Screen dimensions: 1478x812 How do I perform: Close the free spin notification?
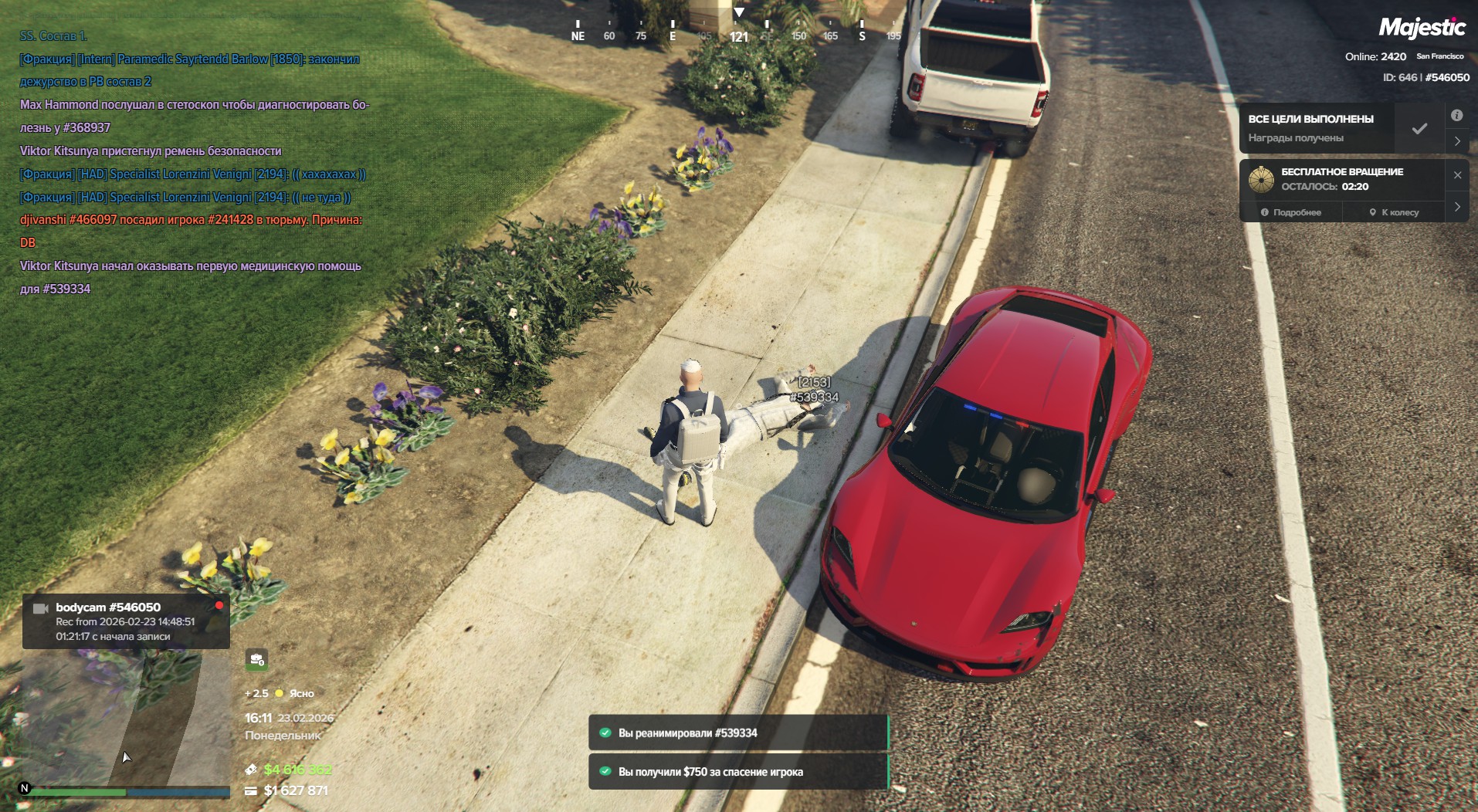click(1457, 175)
